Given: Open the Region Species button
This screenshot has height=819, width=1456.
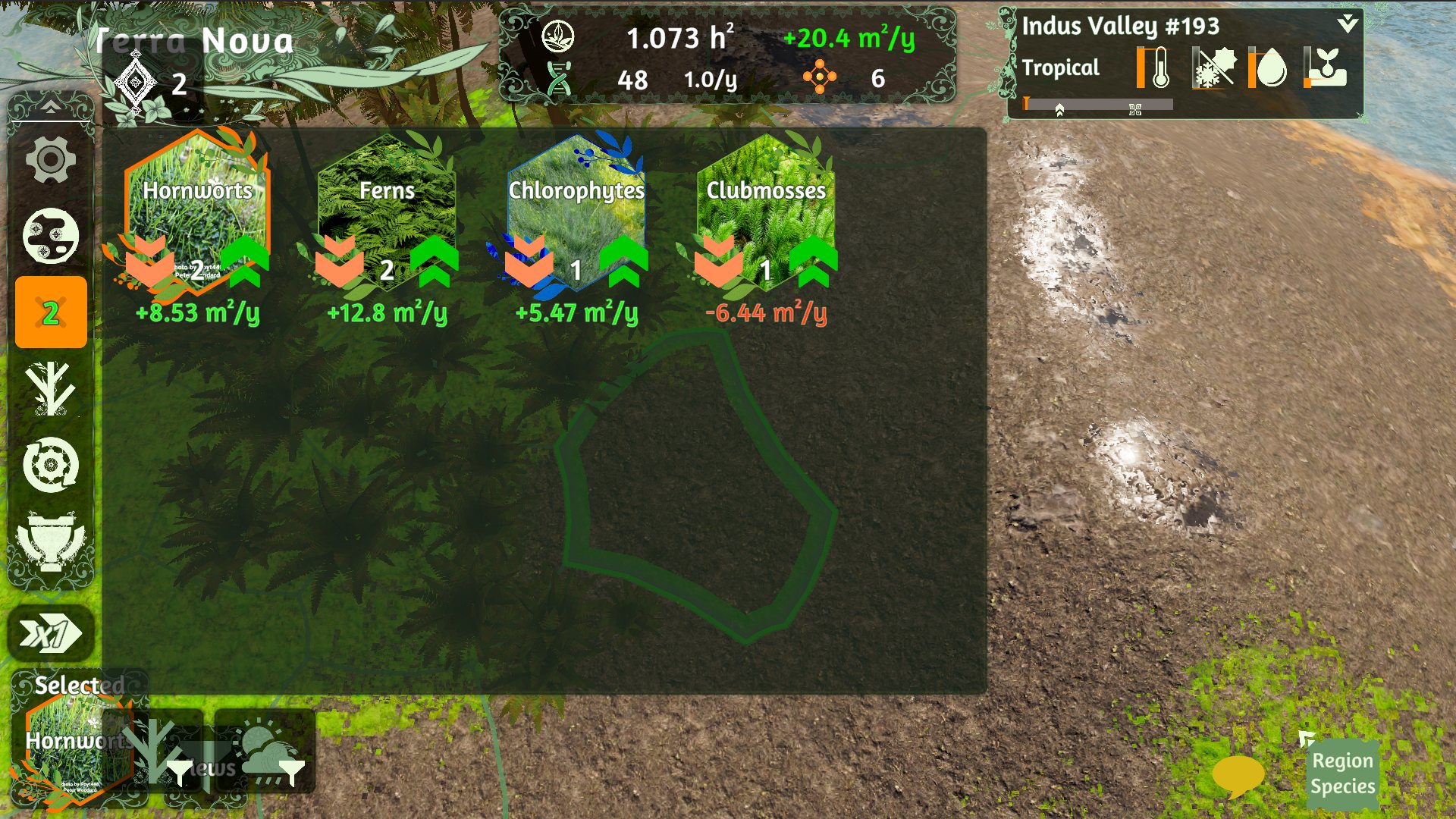Looking at the screenshot, I should [x=1342, y=773].
